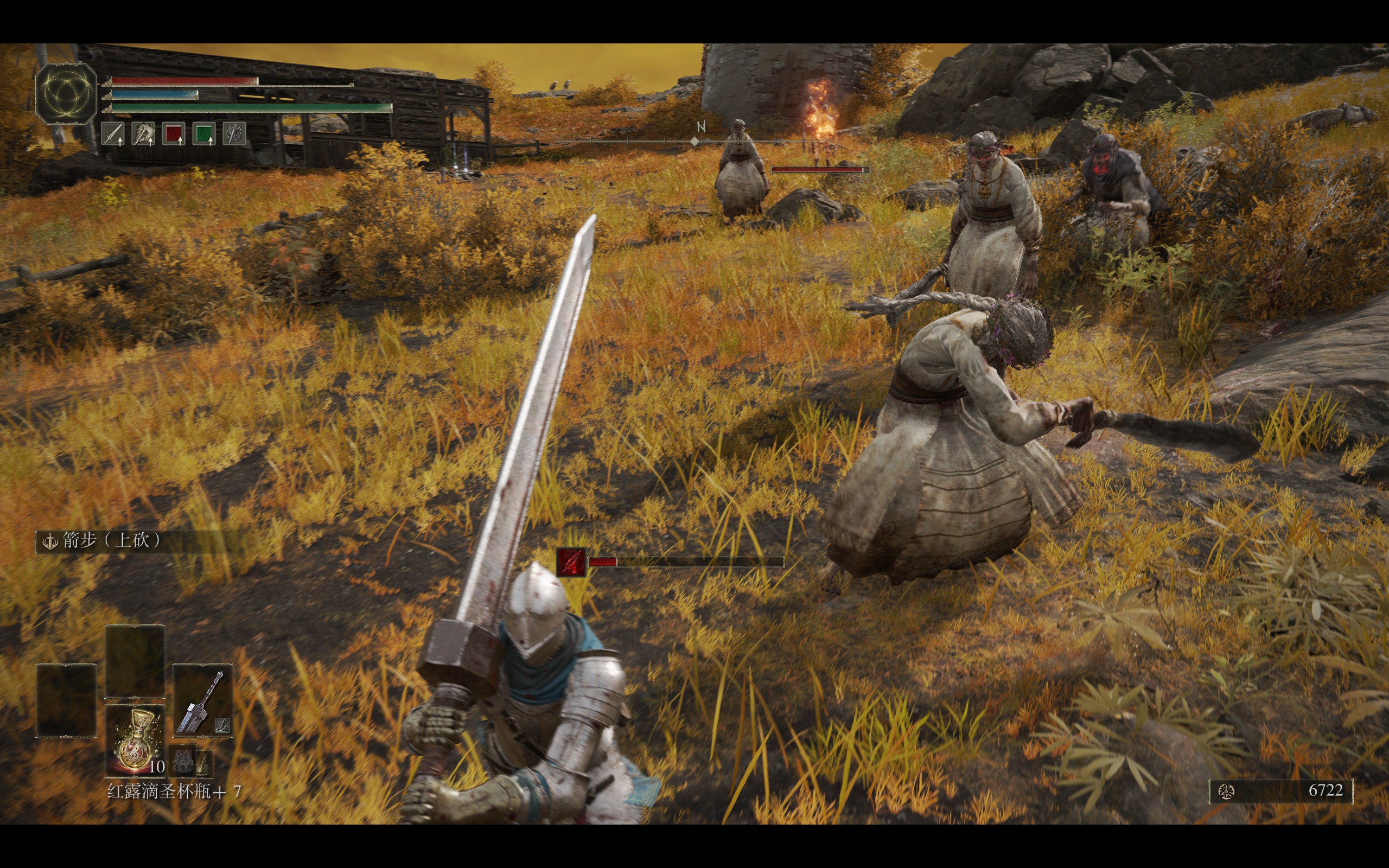Select the equipped greatsword weapon slot
Screen dimensions: 1389x868
[202, 700]
